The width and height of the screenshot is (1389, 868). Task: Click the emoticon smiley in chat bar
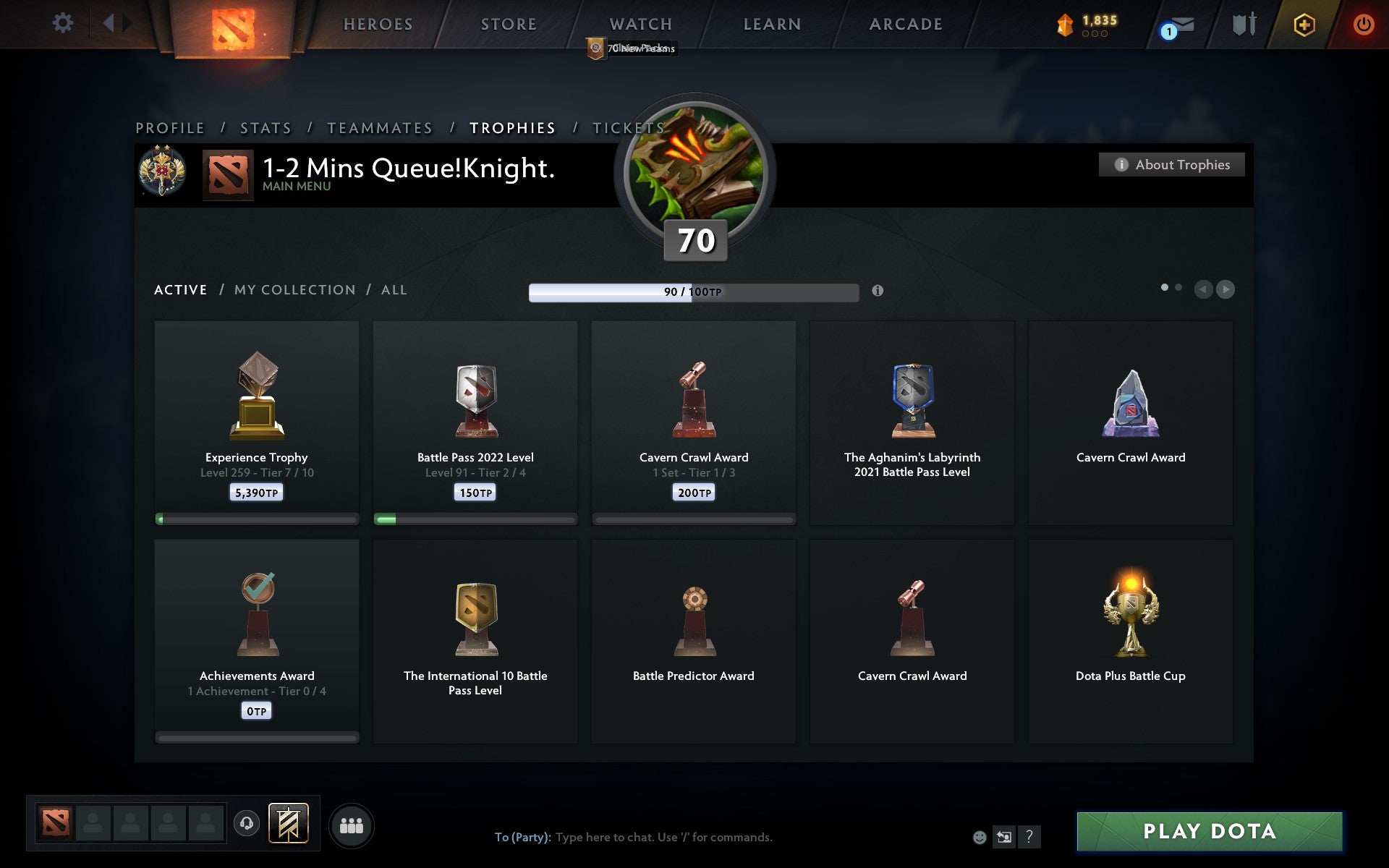pyautogui.click(x=980, y=838)
